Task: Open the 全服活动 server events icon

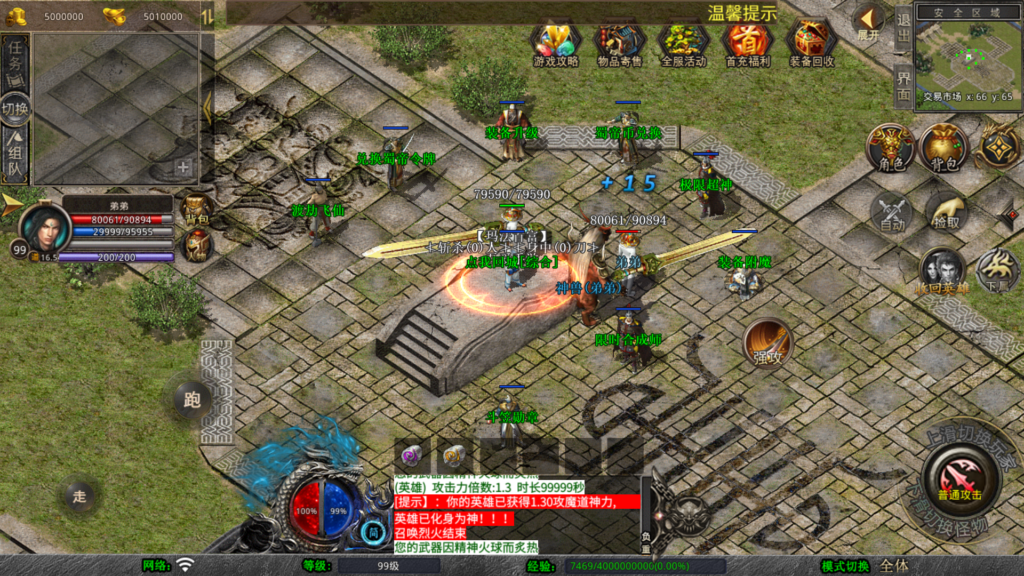Action: [684, 42]
